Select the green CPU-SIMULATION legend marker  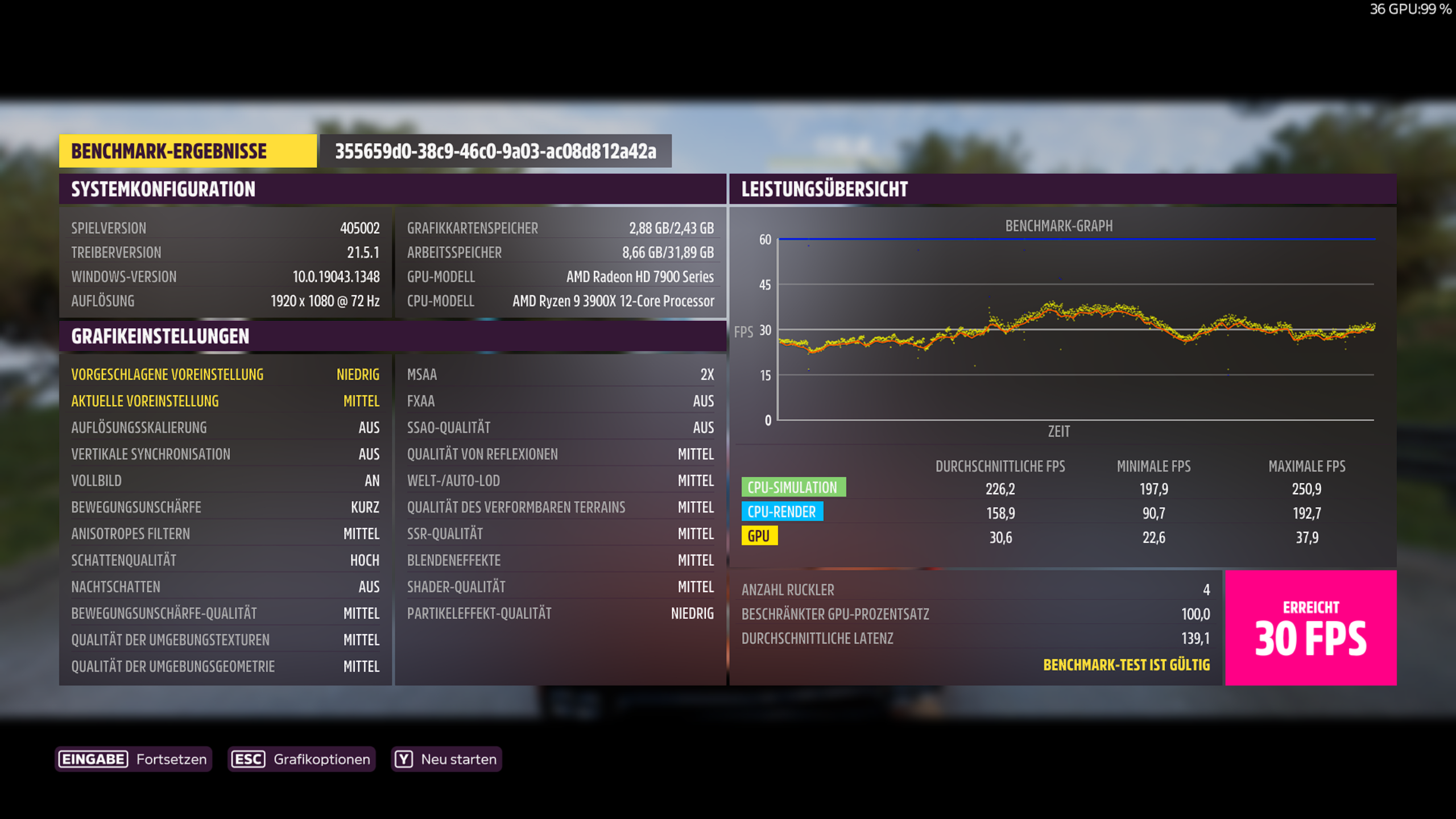click(792, 487)
